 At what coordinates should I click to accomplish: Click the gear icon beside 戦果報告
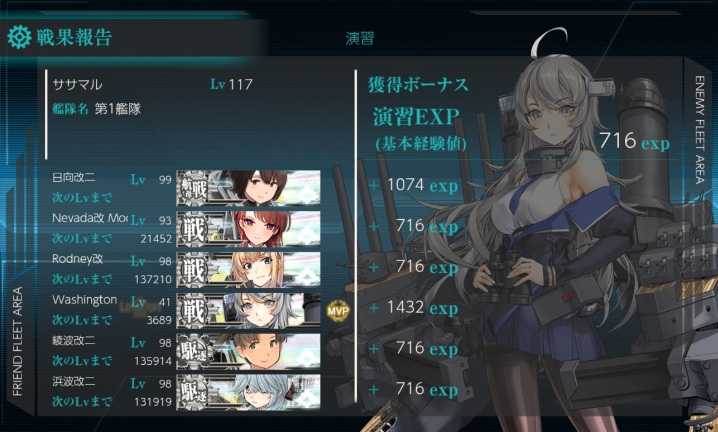point(19,39)
